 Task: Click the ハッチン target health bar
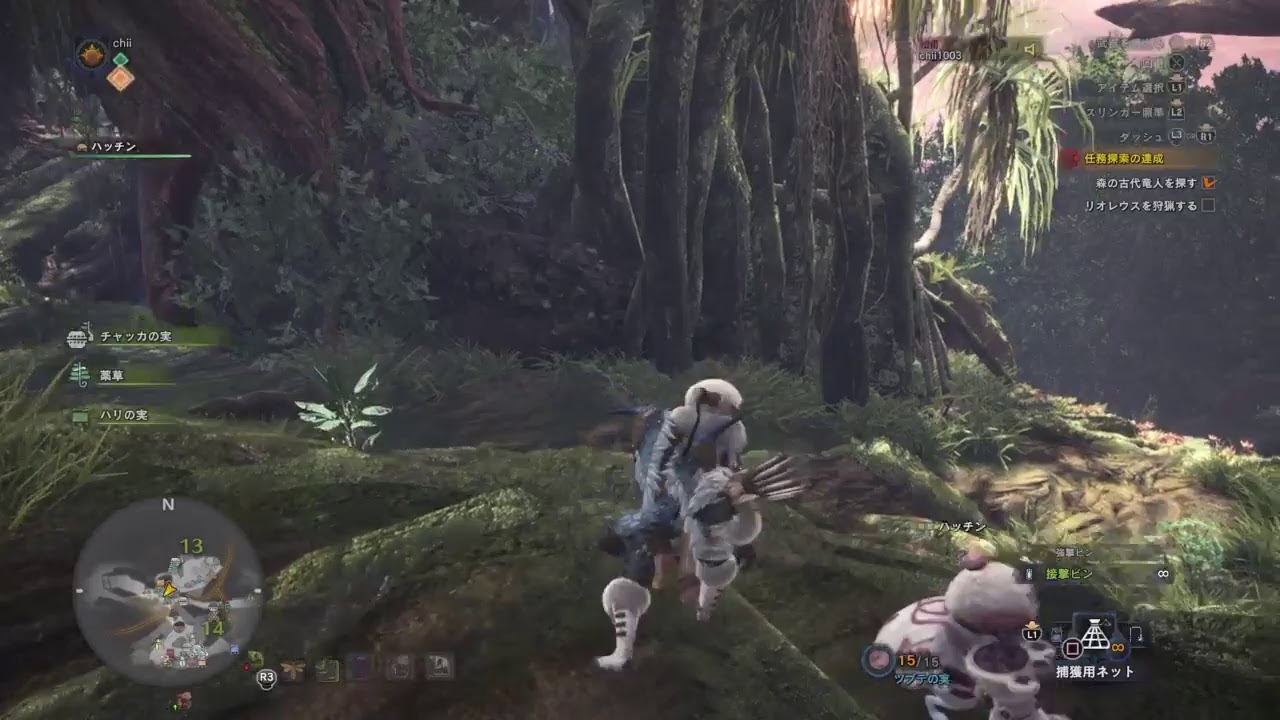[130, 157]
